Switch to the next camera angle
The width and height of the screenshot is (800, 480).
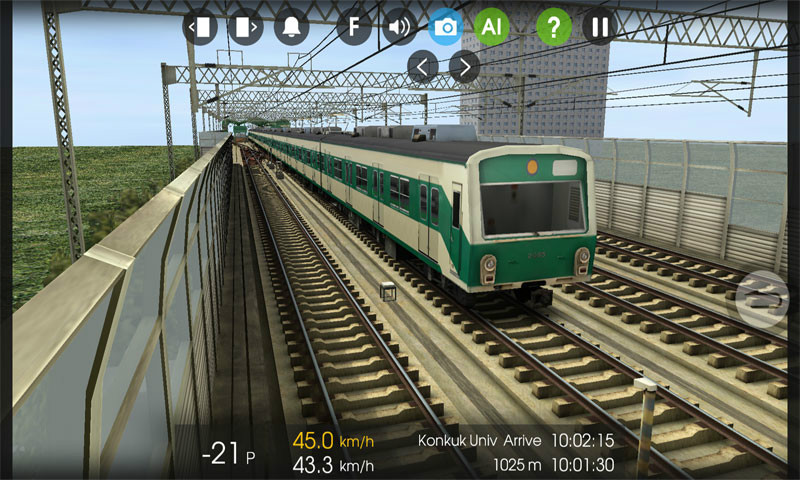[x=464, y=67]
